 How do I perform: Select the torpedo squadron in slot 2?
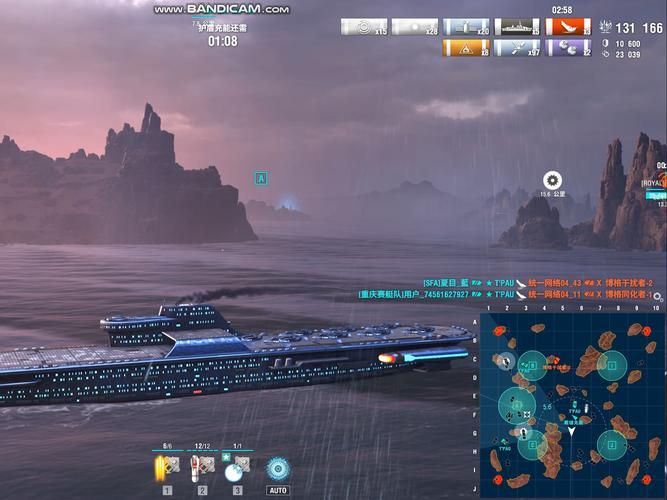click(x=203, y=467)
